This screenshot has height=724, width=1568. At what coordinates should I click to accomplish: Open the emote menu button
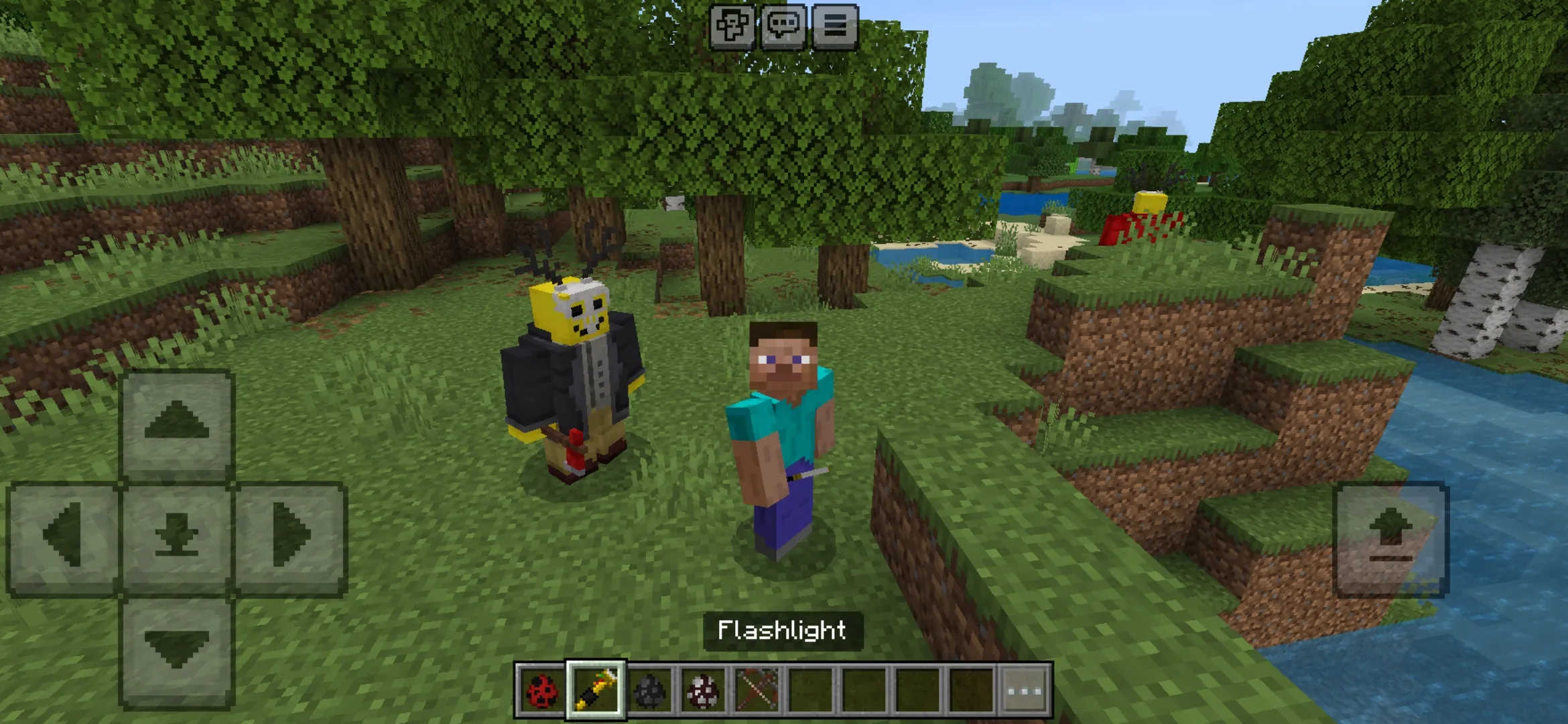click(732, 27)
